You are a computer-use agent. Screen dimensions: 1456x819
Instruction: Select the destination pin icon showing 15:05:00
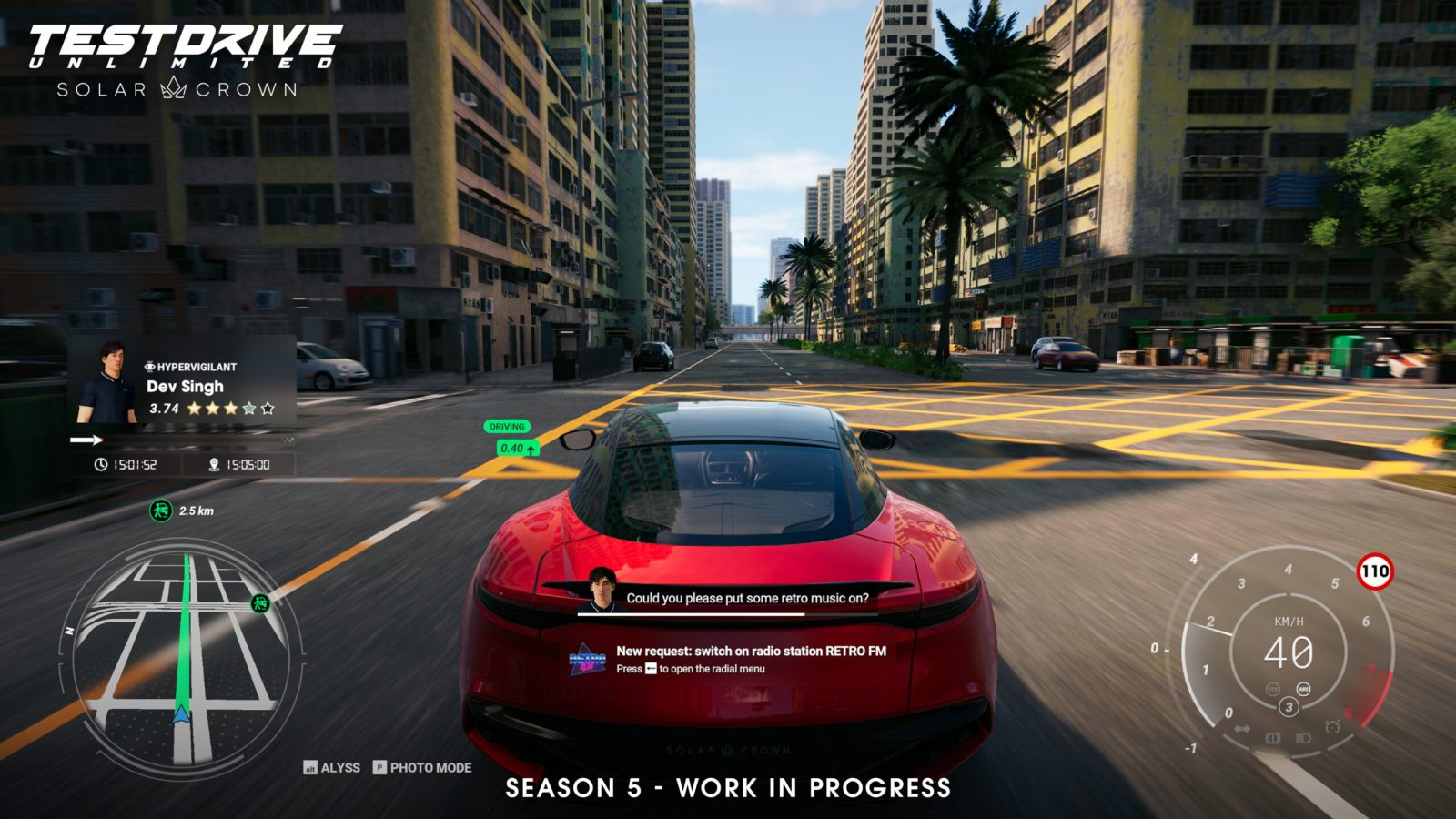pyautogui.click(x=215, y=464)
